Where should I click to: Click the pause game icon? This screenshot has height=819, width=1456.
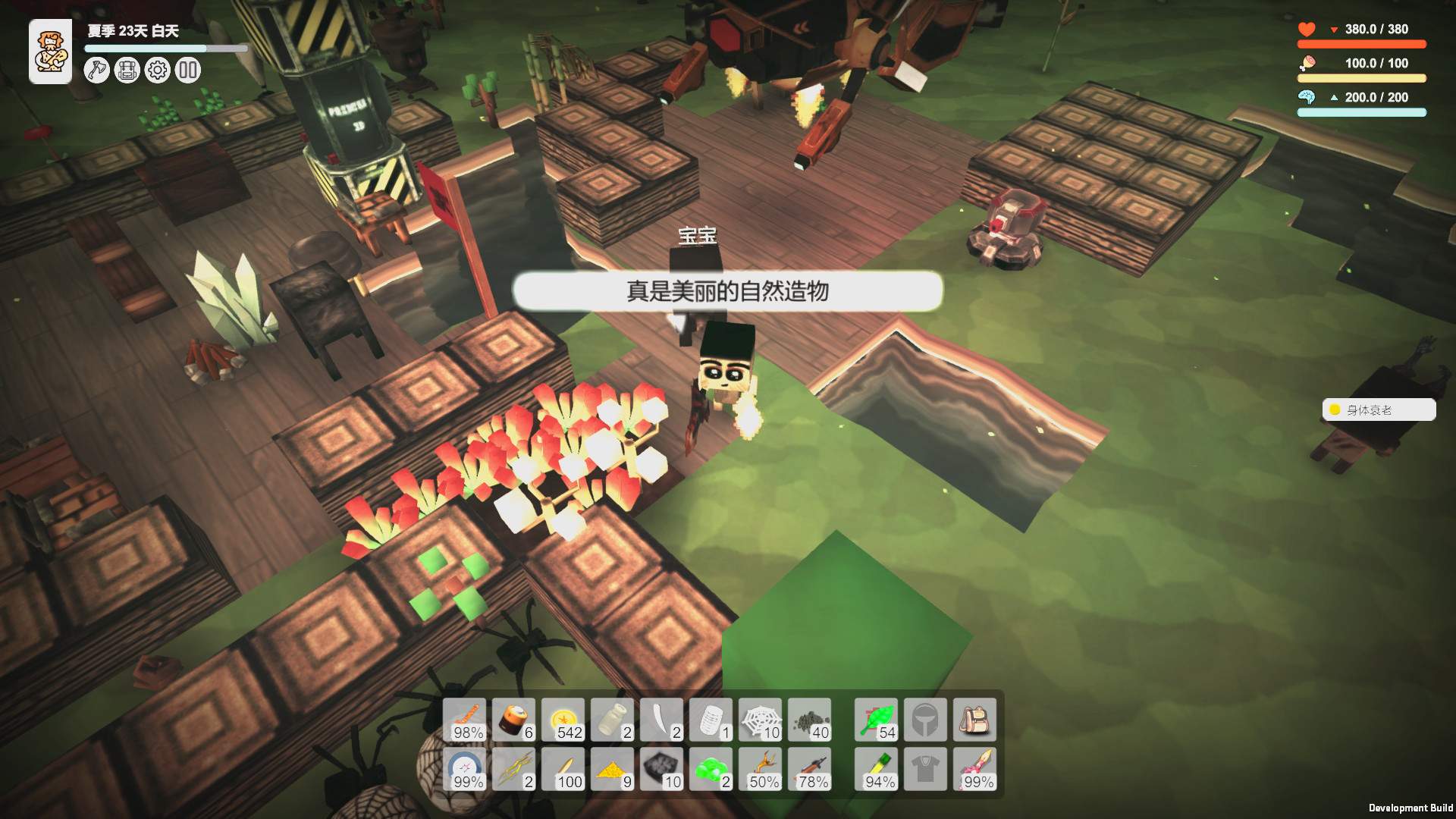(187, 70)
